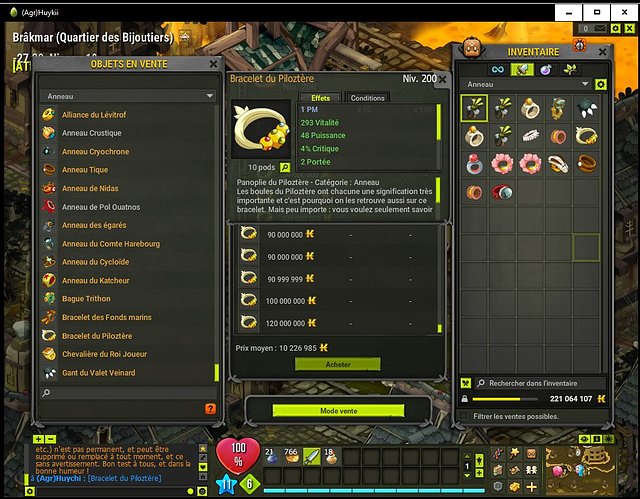The height and width of the screenshot is (499, 640).
Task: Open the Conditions tab
Action: coord(367,98)
